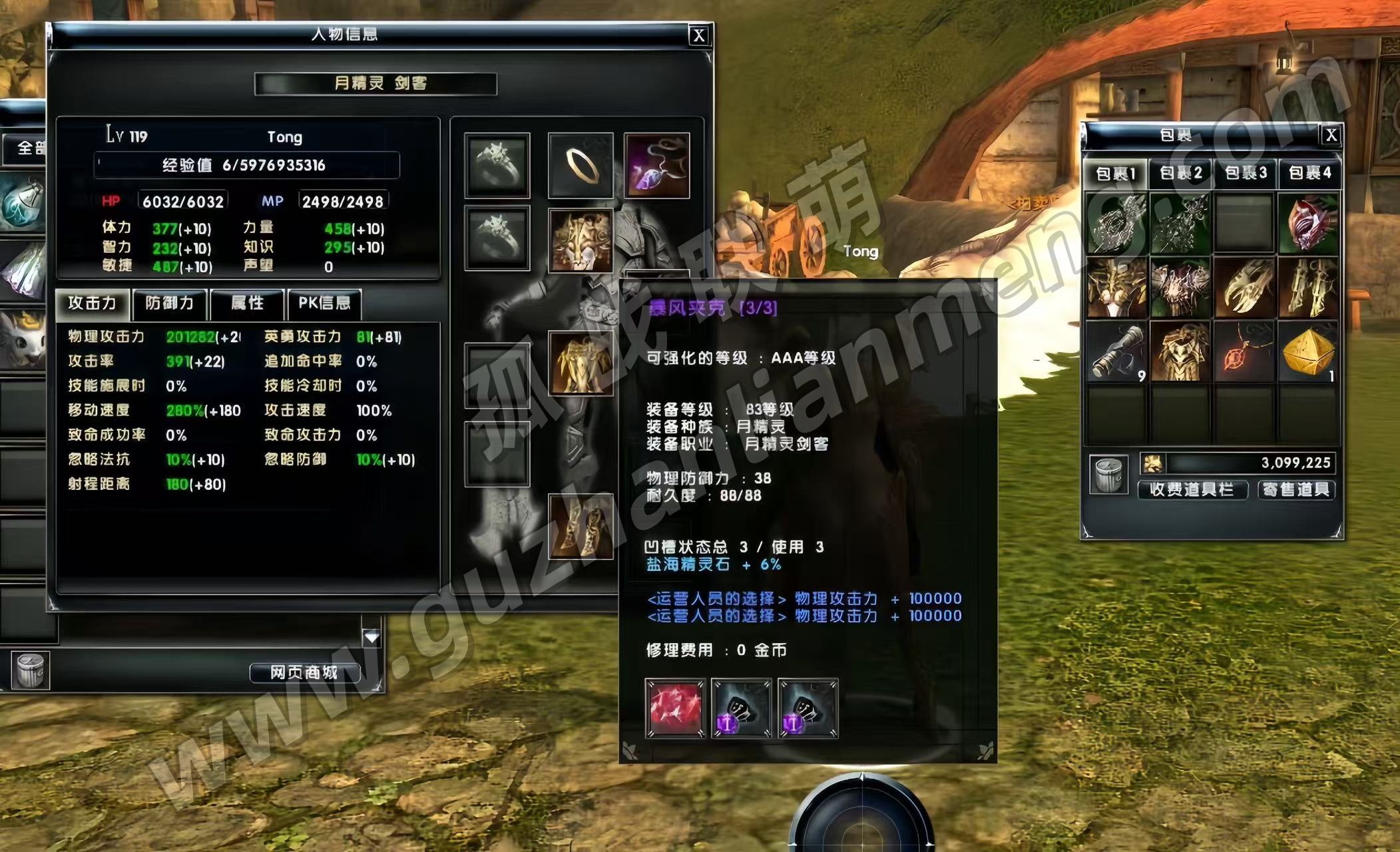Show the PK信息 tab

(x=324, y=304)
